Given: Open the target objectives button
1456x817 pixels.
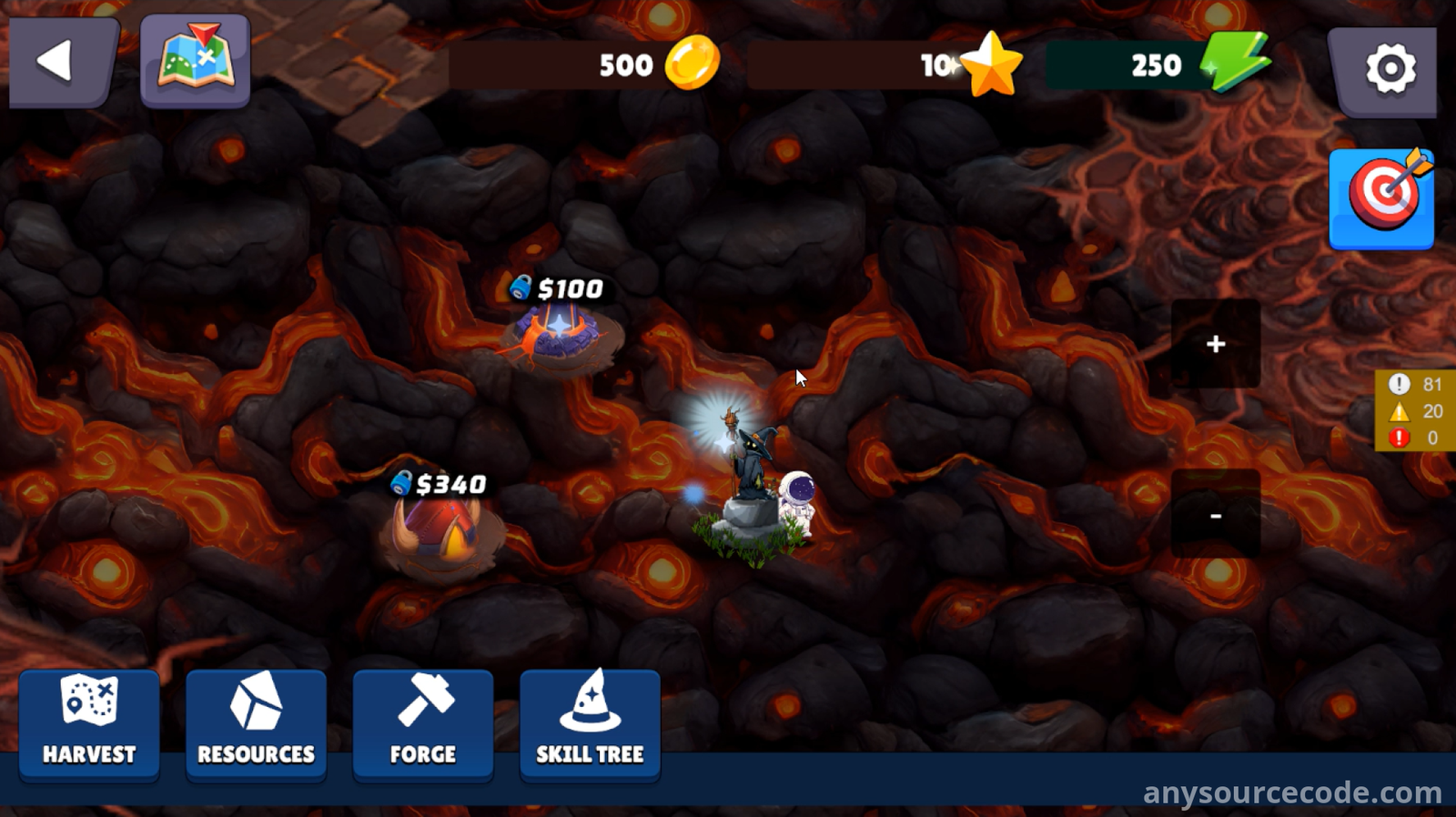Looking at the screenshot, I should click(x=1381, y=197).
